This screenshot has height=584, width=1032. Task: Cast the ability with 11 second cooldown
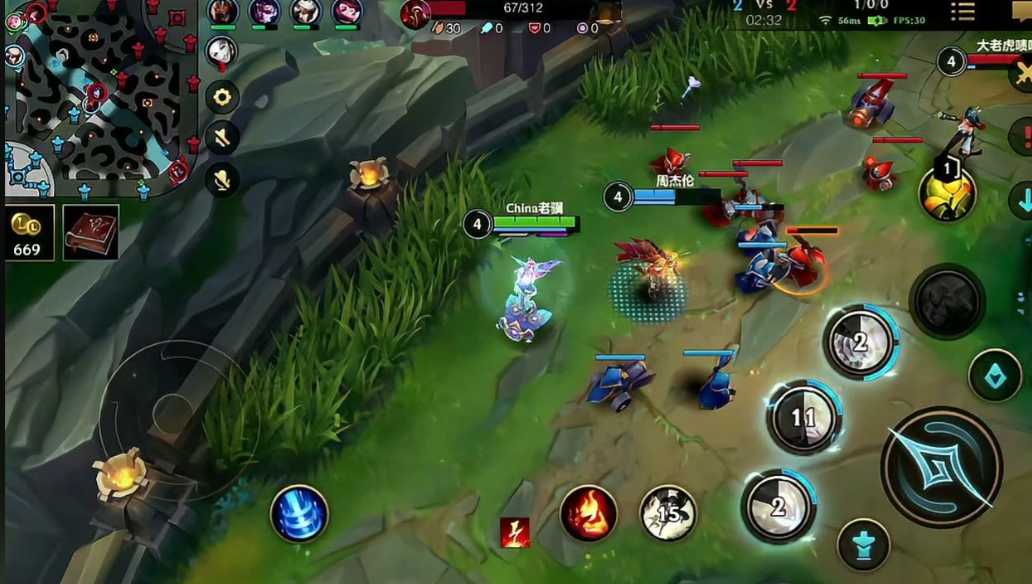coord(803,417)
